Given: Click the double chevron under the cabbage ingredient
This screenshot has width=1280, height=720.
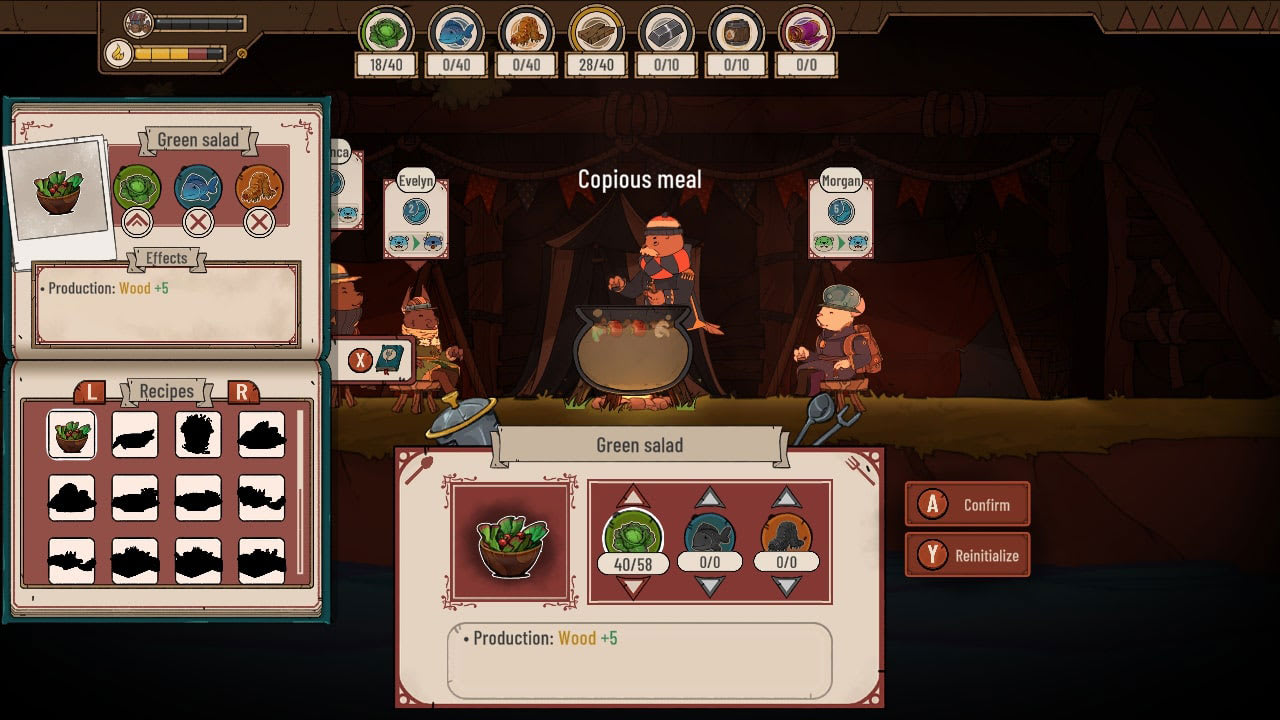Looking at the screenshot, I should point(137,222).
